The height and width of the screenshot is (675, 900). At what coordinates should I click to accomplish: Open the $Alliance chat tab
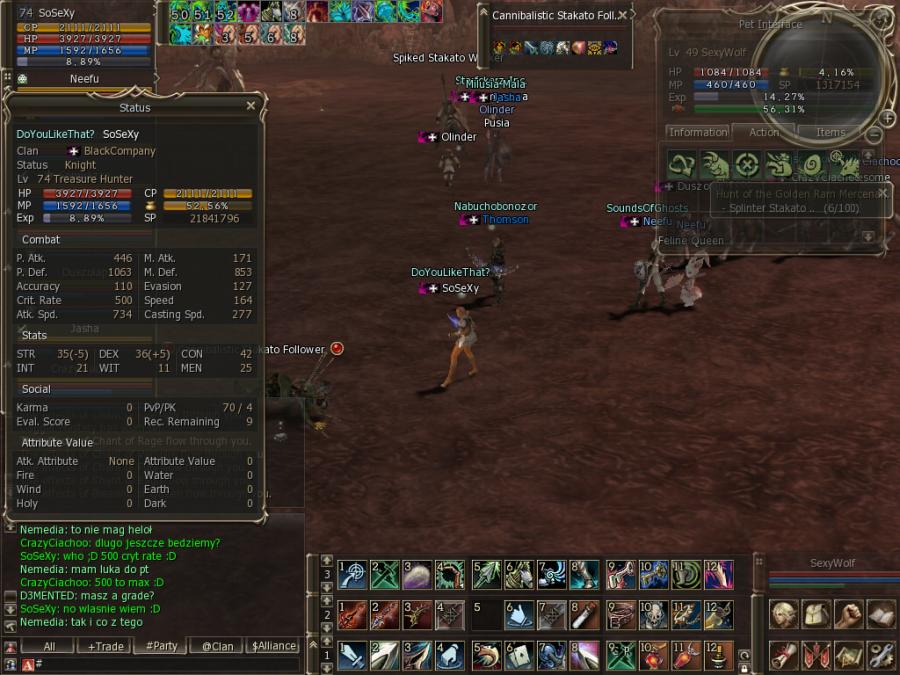[x=273, y=646]
